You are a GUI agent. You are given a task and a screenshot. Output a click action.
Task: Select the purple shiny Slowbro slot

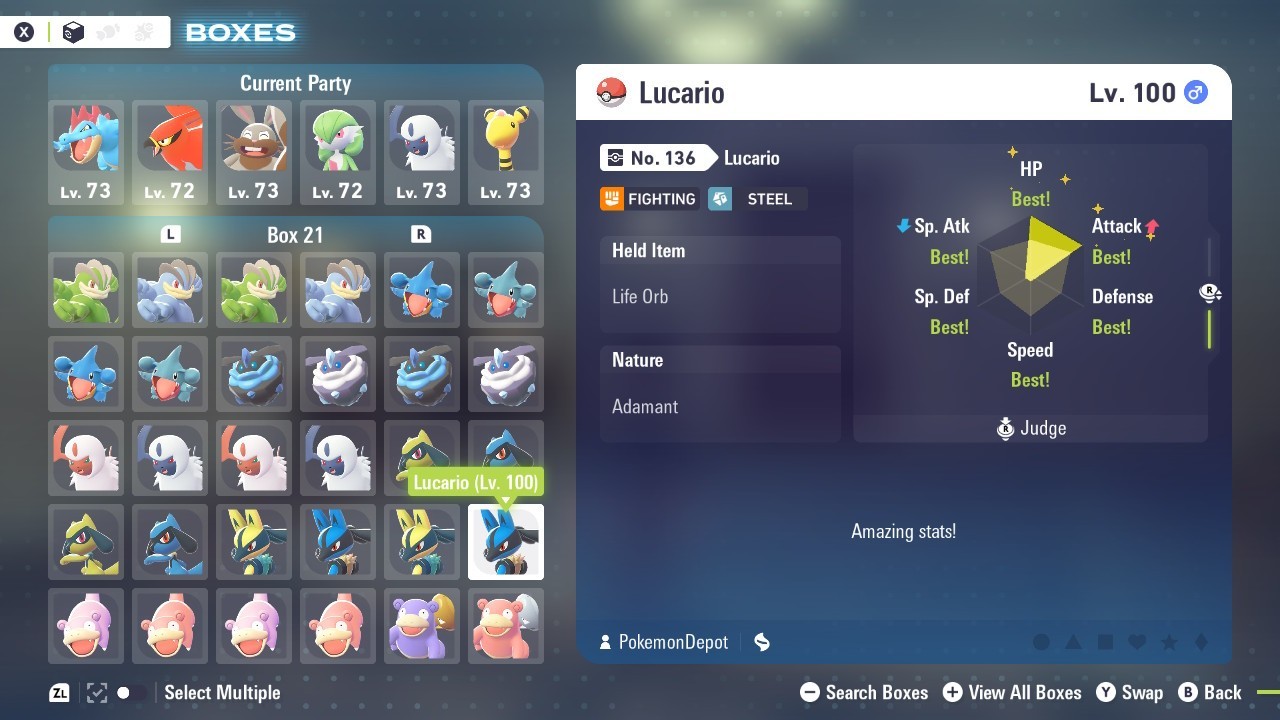[x=422, y=626]
